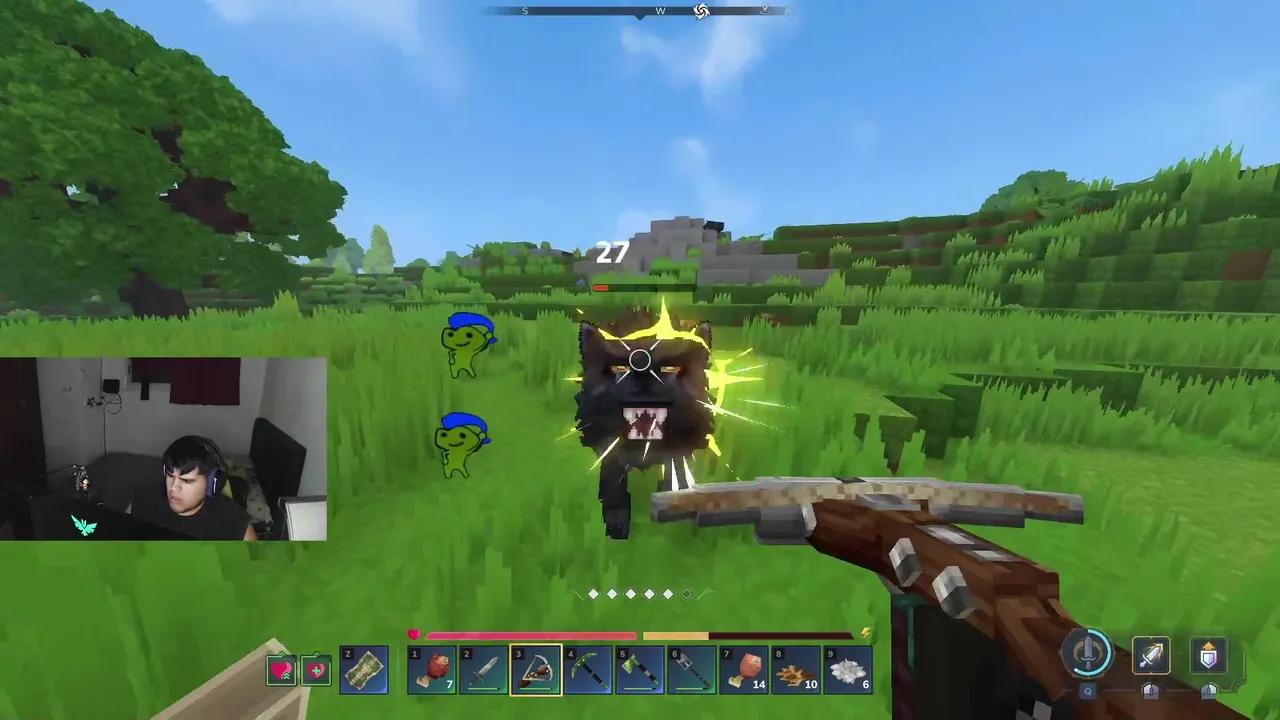1280x720 pixels.
Task: Equip the sword from hotbar slot 2
Action: point(484,670)
